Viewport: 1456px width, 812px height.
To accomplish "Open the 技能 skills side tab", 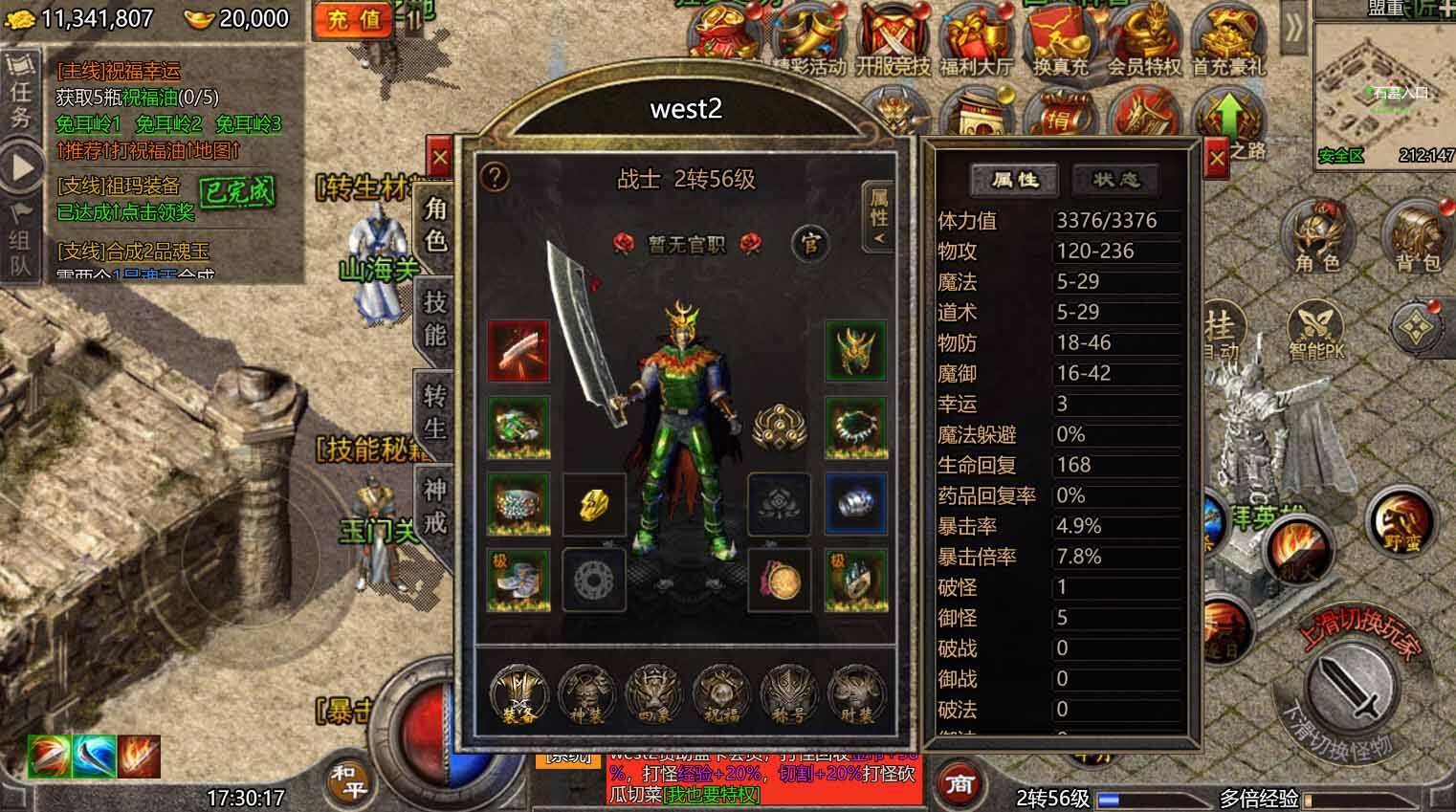I will [435, 318].
